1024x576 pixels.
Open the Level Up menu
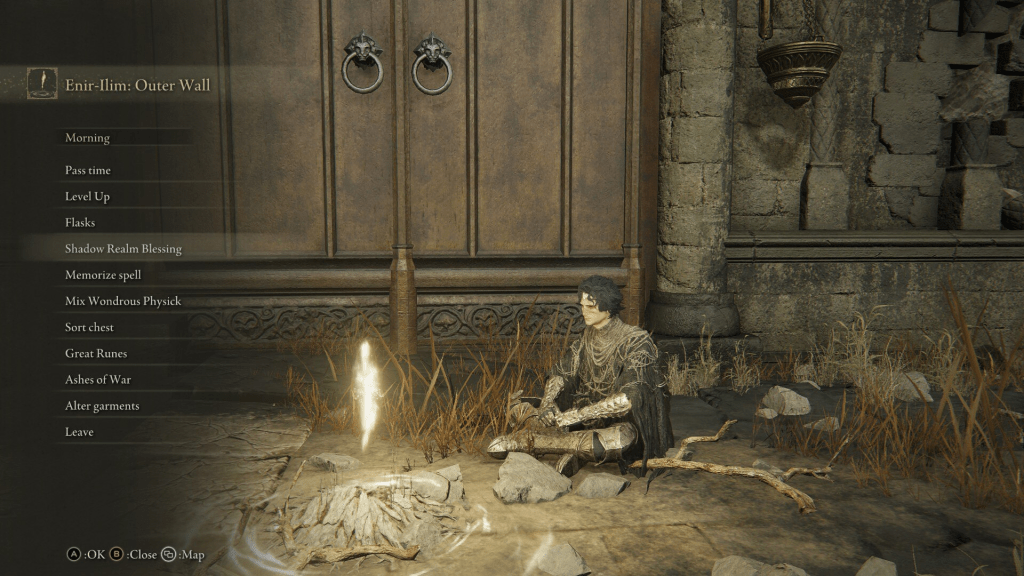click(x=87, y=197)
